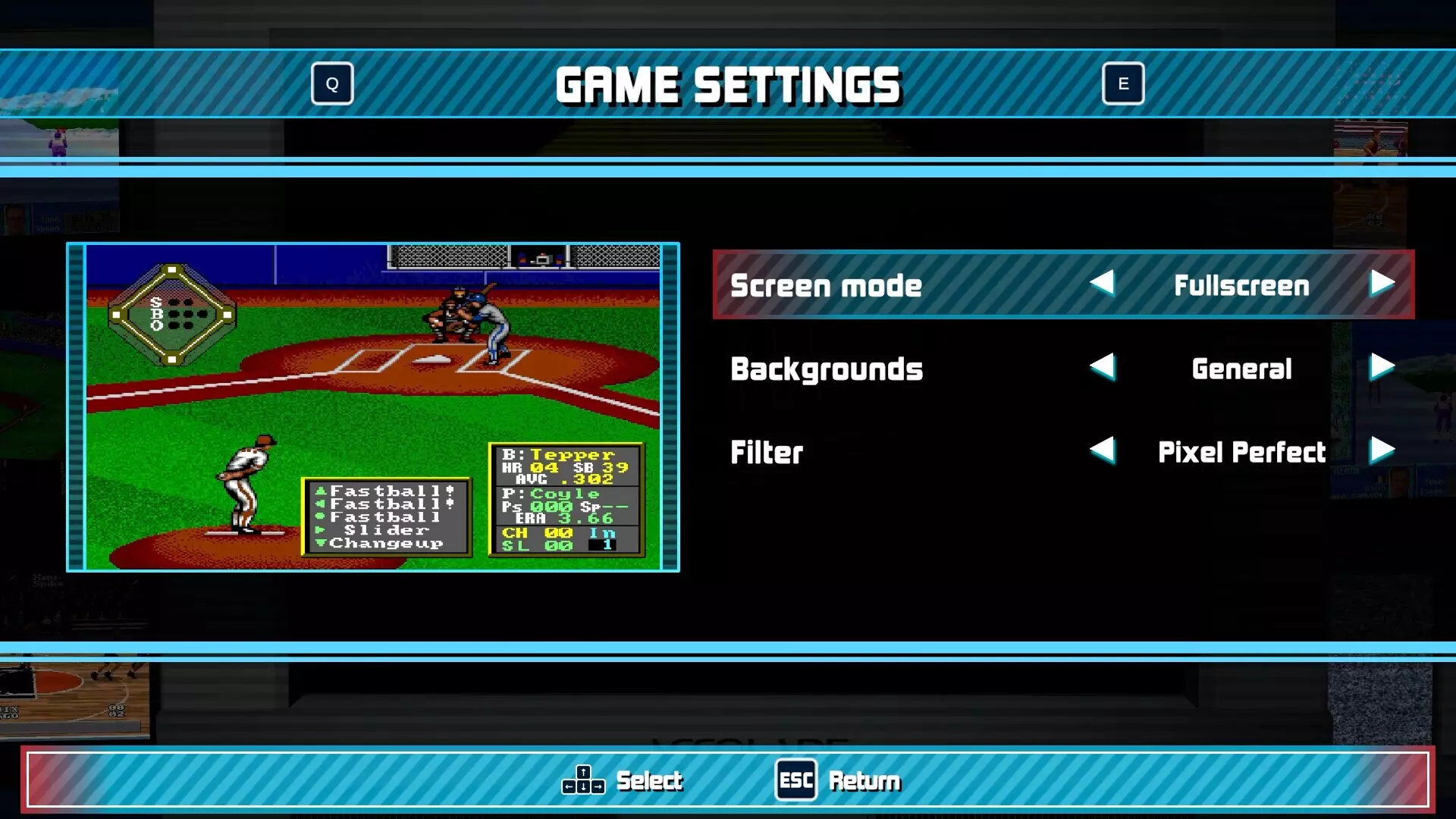Click the right arrow beside Fullscreen
The image size is (1456, 819).
(x=1382, y=284)
